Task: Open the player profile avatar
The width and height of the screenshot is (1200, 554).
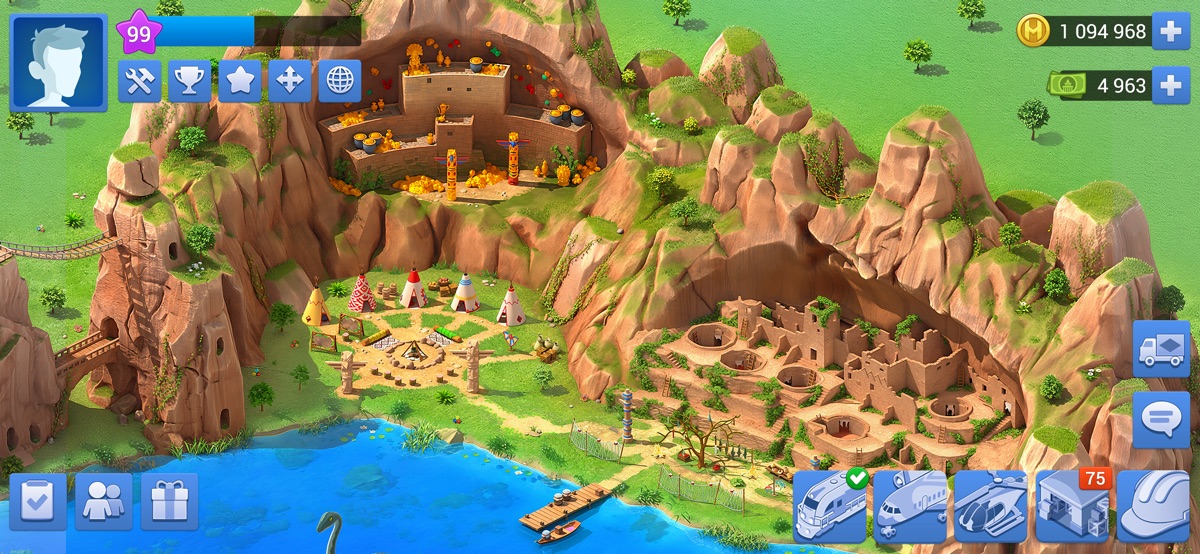Action: pos(58,62)
